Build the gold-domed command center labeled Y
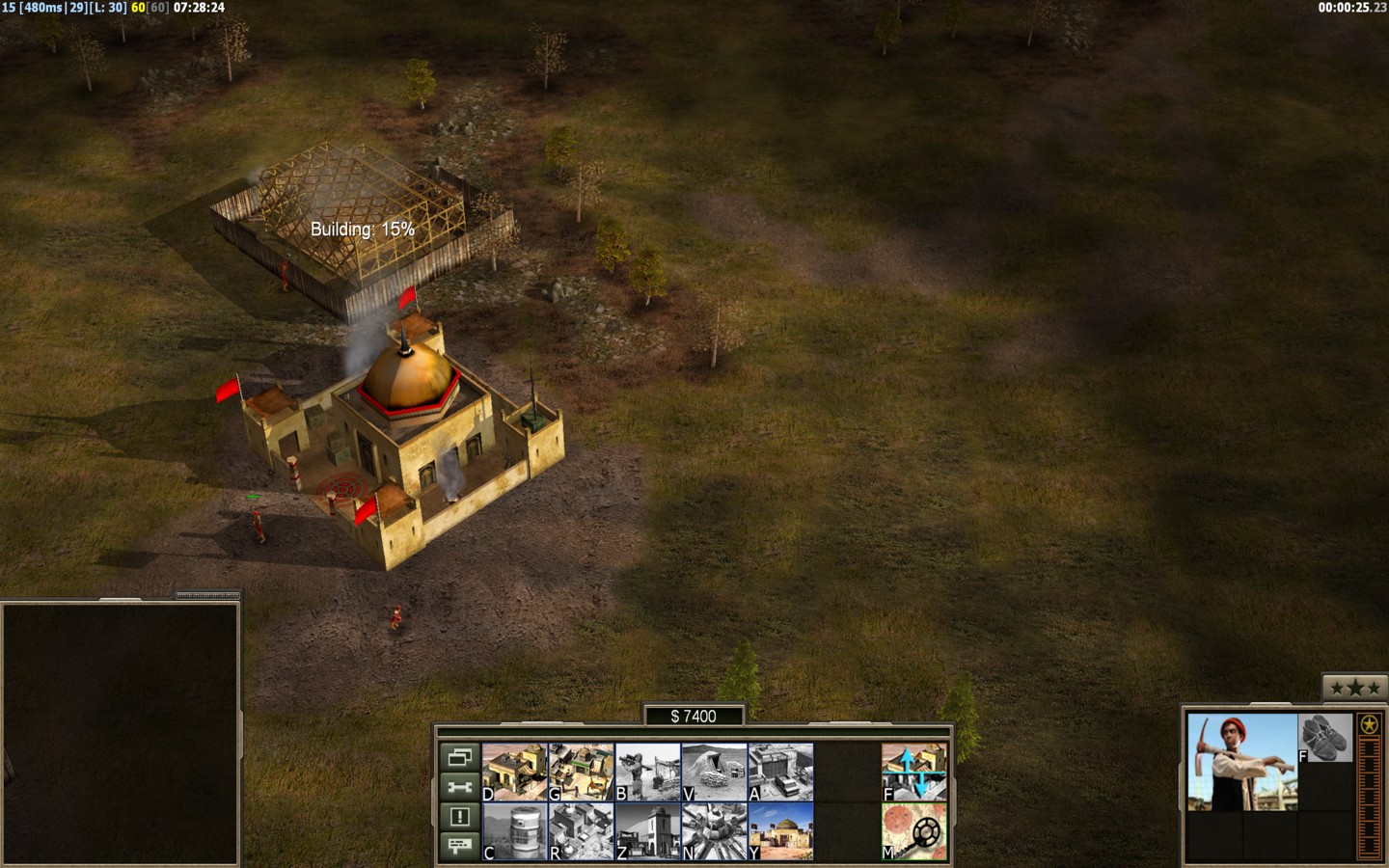The height and width of the screenshot is (868, 1389). click(x=780, y=831)
